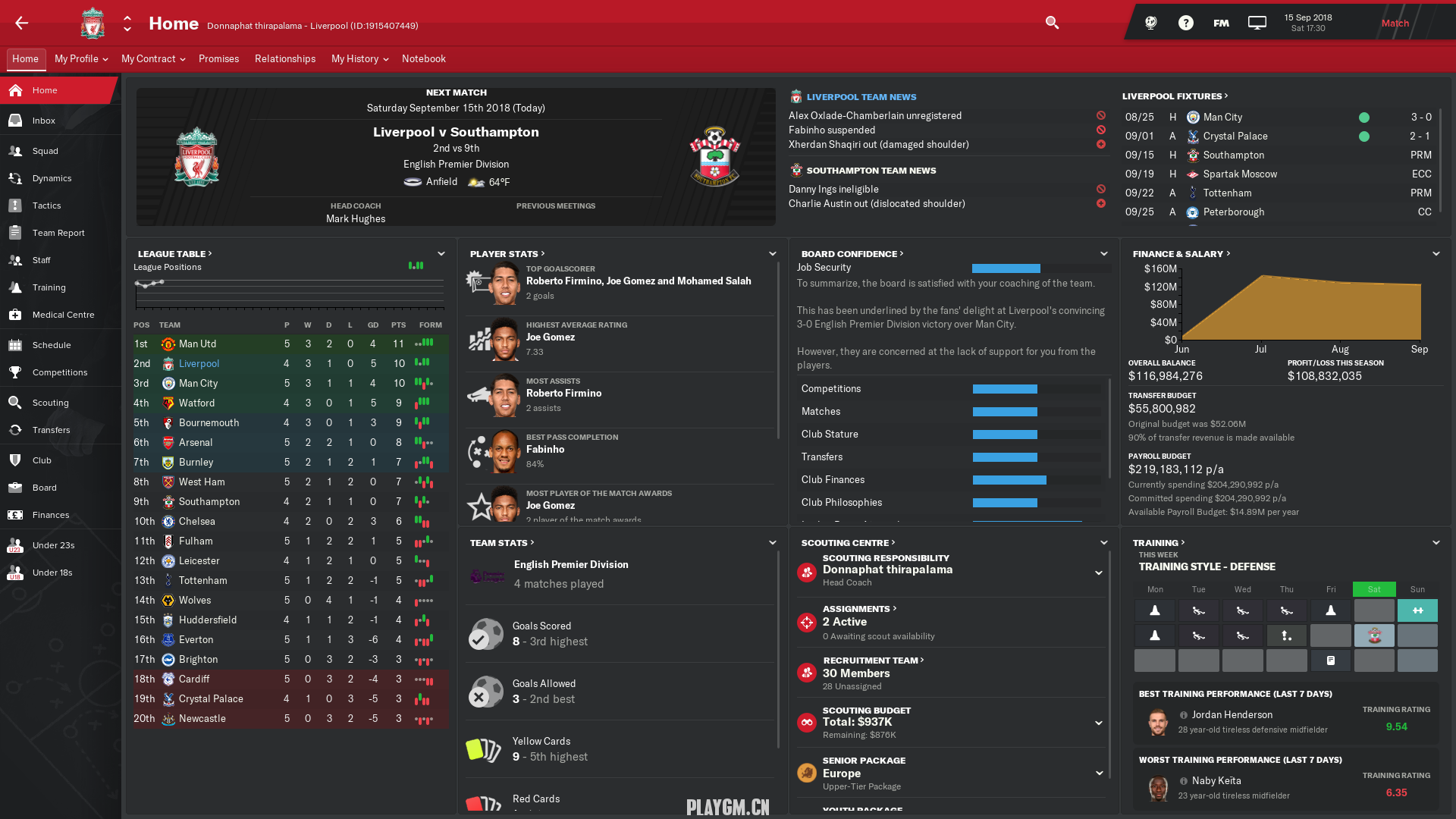Open the FM menu
The height and width of the screenshot is (819, 1456).
1221,24
